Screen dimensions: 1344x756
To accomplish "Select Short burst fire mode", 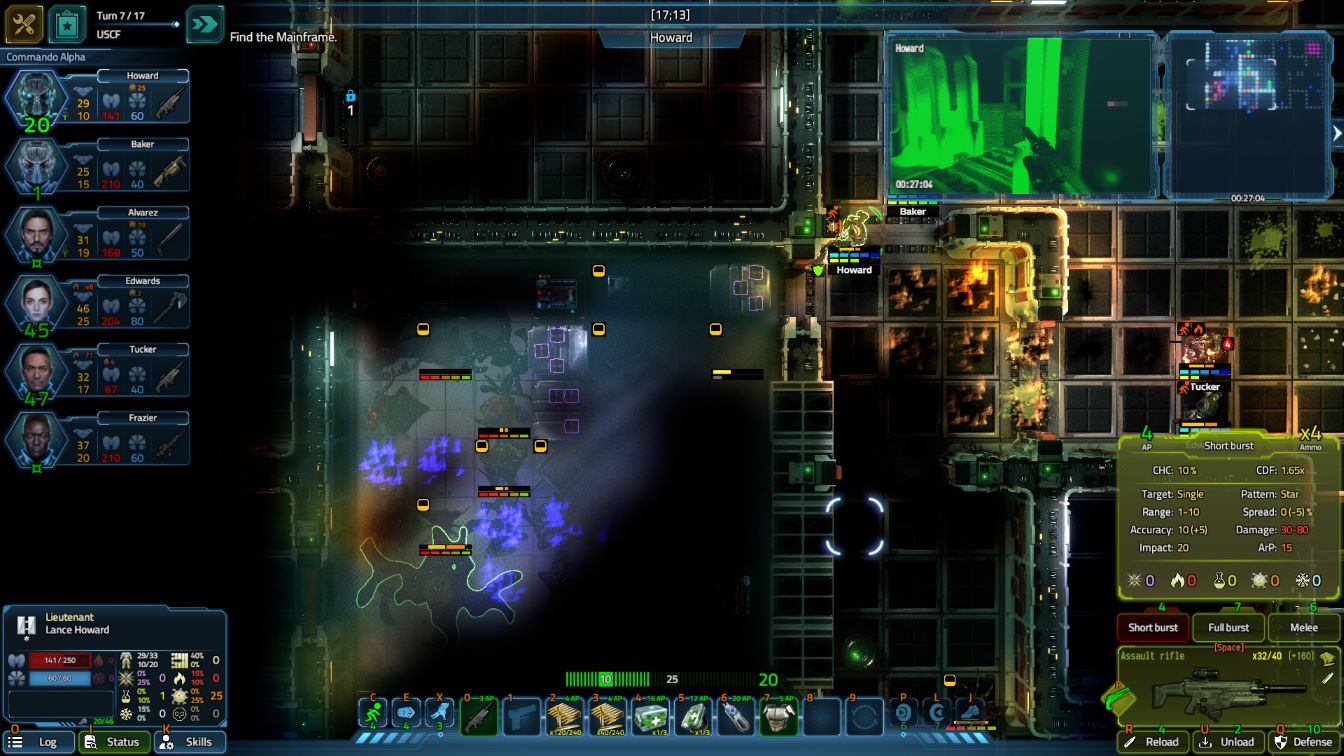I will 1153,628.
